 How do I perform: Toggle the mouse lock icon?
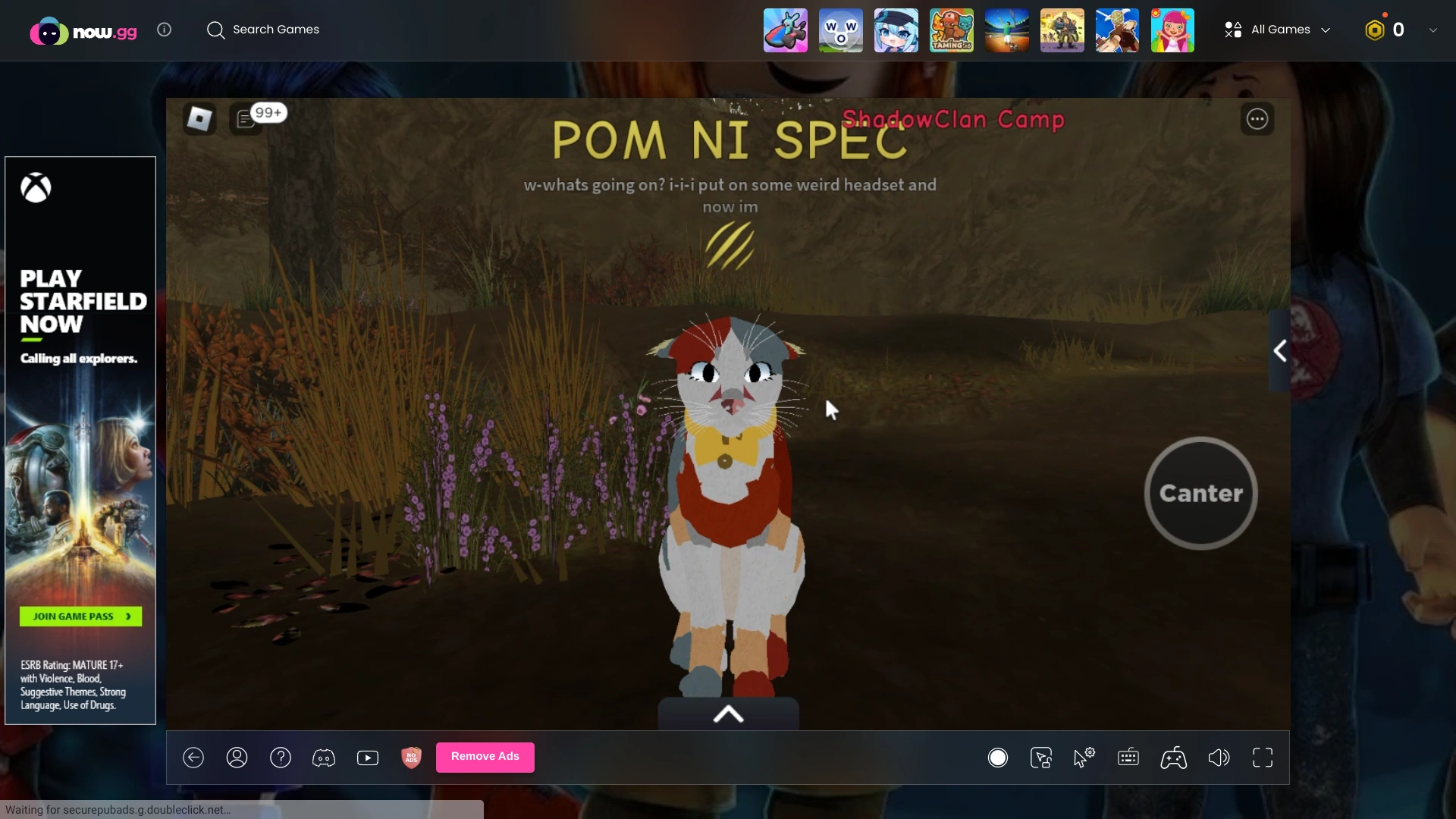[1041, 758]
